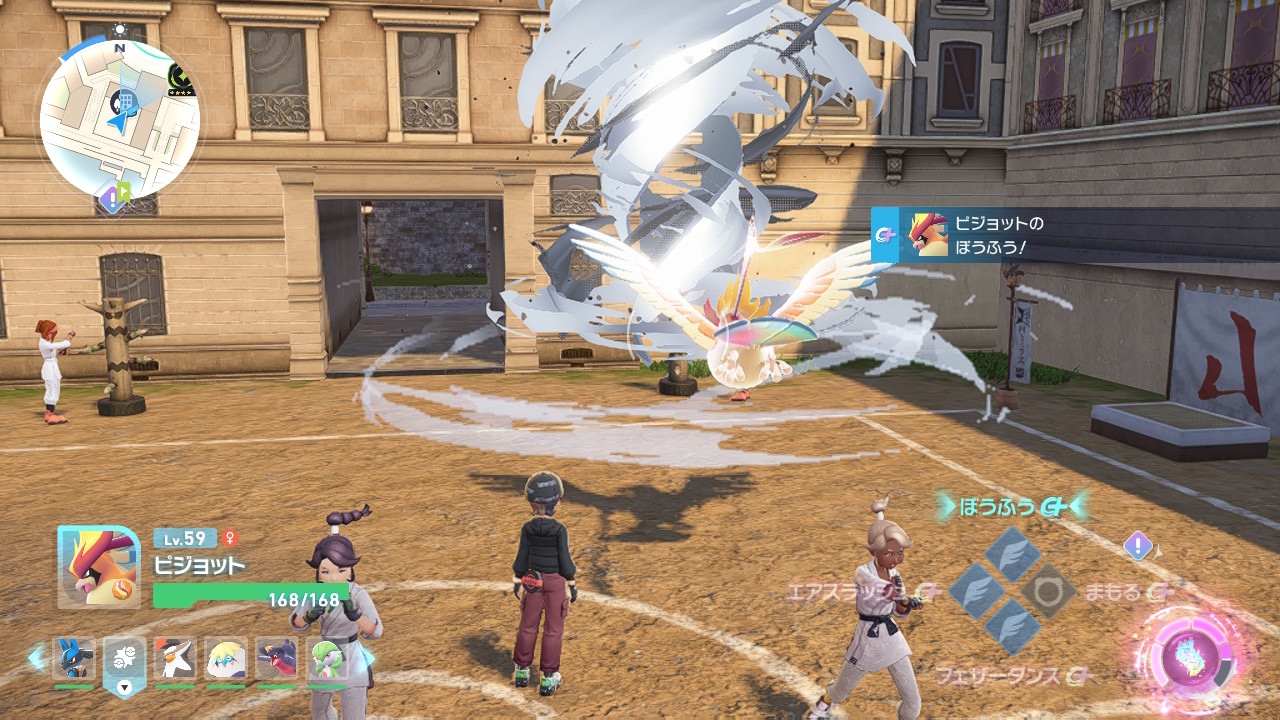
Task: Use the ぼうふう move on top diamond
Action: click(1012, 554)
